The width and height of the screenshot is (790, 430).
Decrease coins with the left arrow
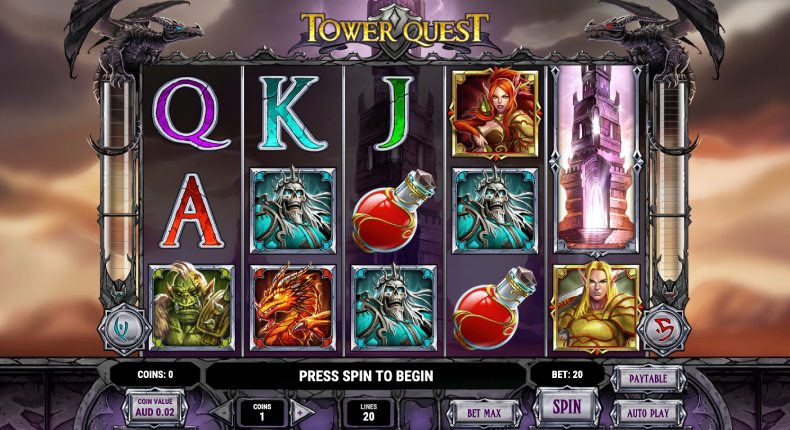tap(221, 411)
